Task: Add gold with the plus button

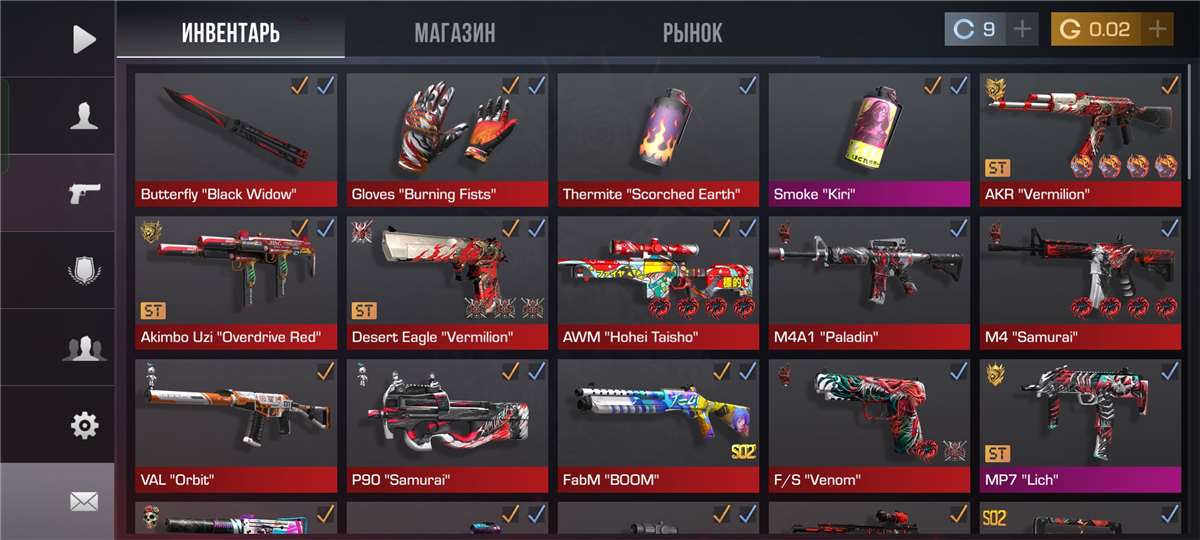Action: 1157,29
